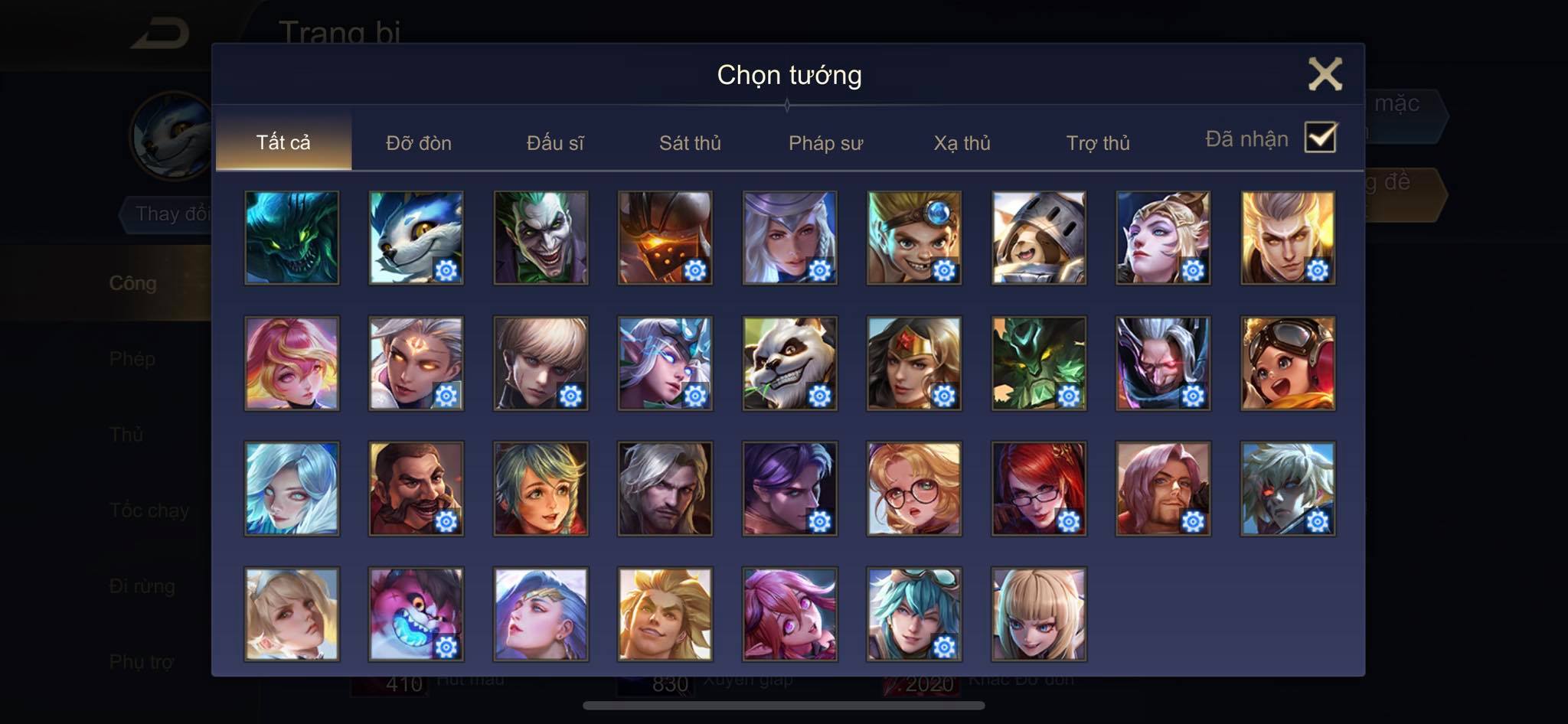Open the Đấu sĩ hero category
Screen dimensions: 1568x724
click(555, 143)
